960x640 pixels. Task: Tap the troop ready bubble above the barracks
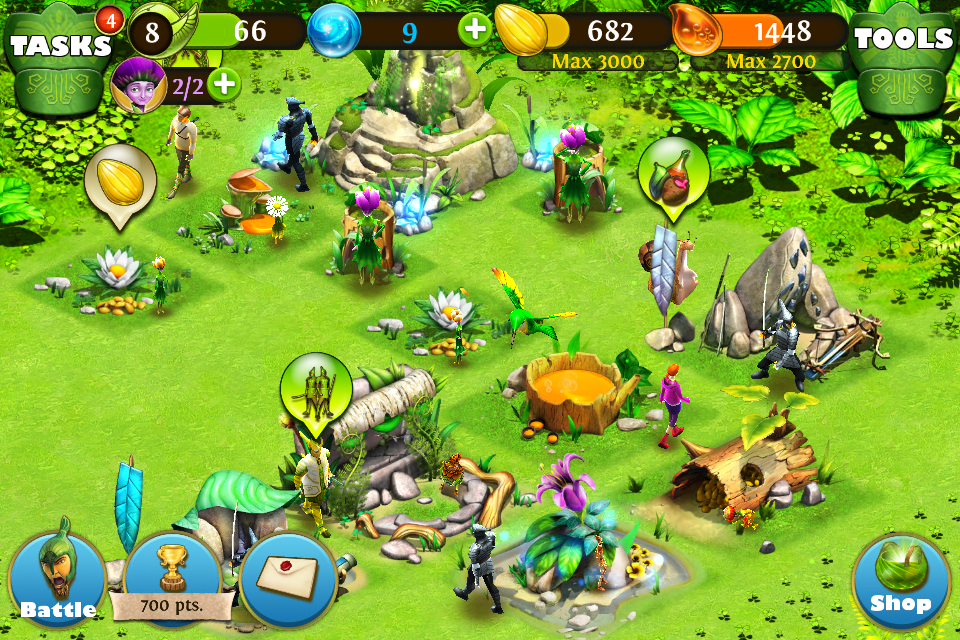[x=316, y=390]
